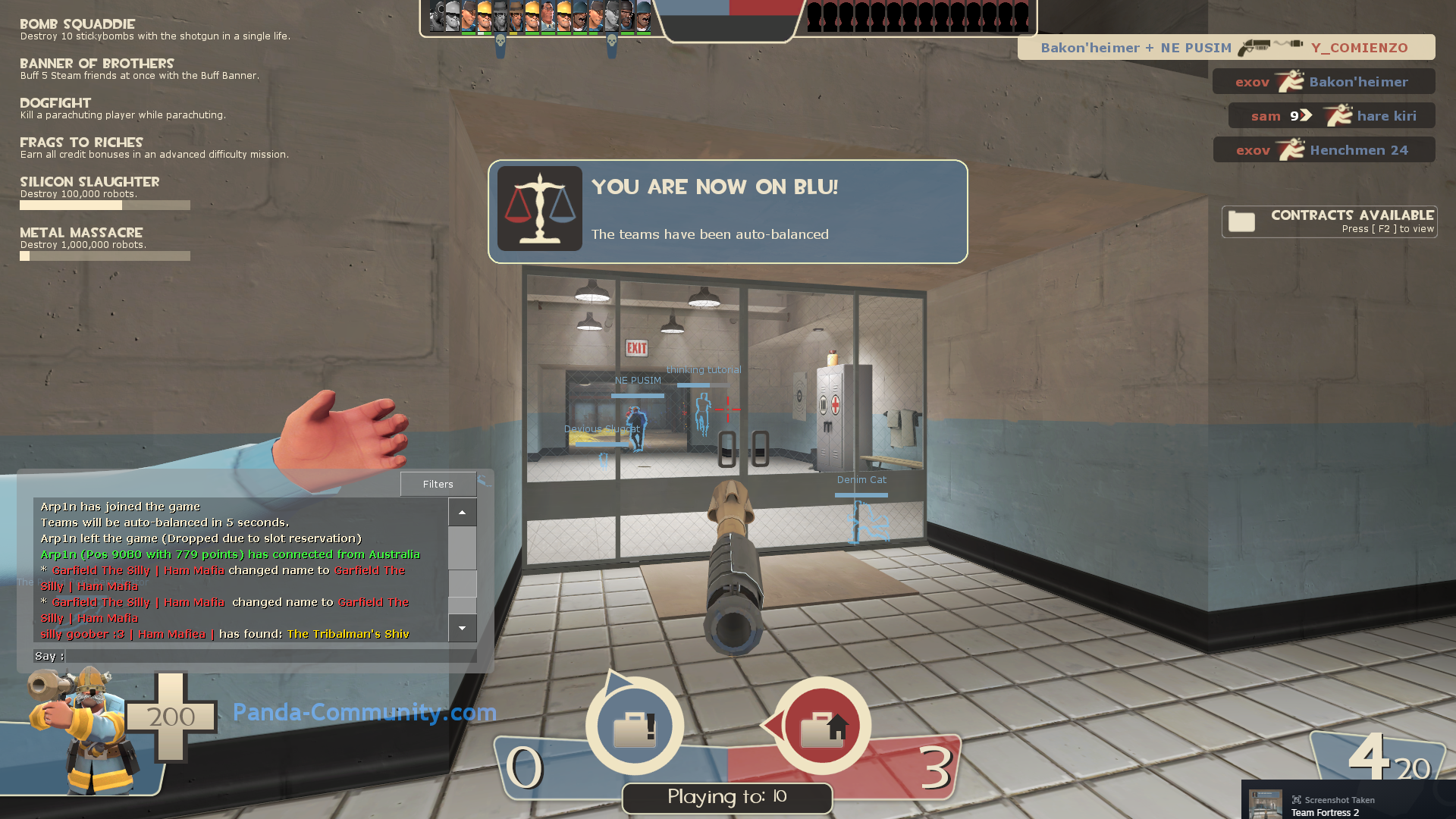Image resolution: width=1456 pixels, height=819 pixels.
Task: Click the RED briefcase home intel indicator
Action: 821,726
